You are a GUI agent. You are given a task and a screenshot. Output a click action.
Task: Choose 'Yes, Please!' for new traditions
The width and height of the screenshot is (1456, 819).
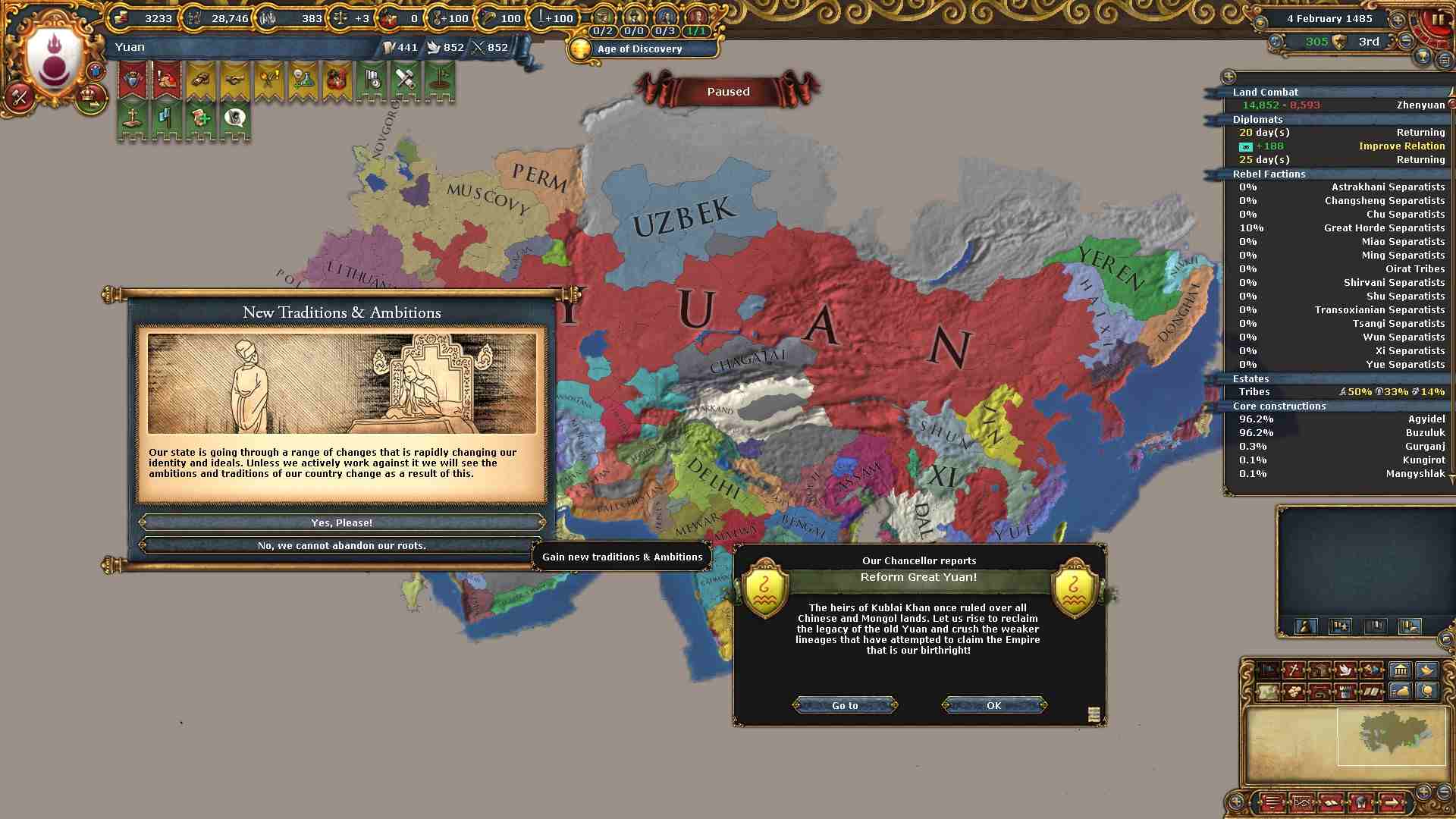[x=341, y=522]
